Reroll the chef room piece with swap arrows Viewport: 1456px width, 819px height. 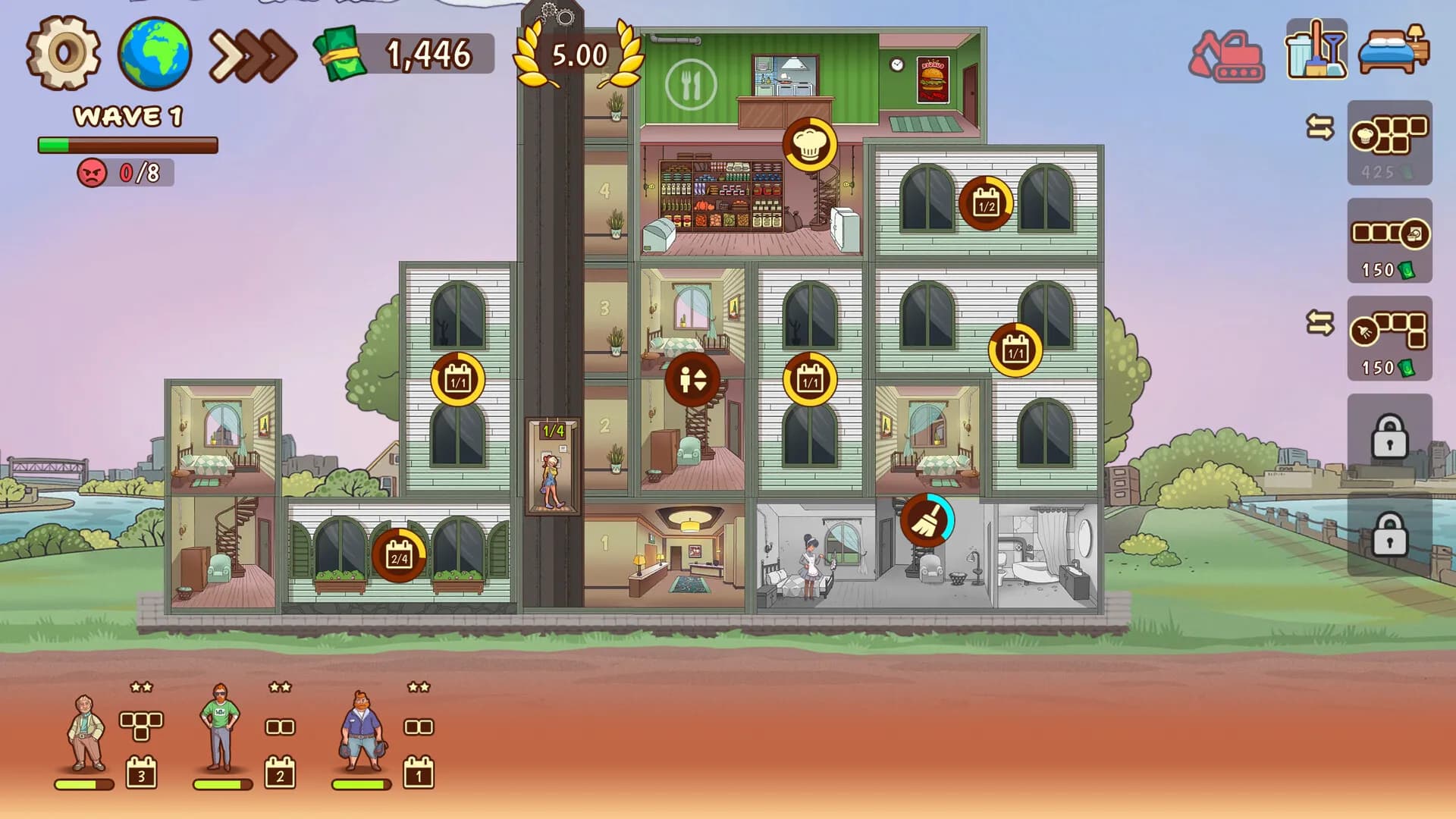coord(1319,127)
